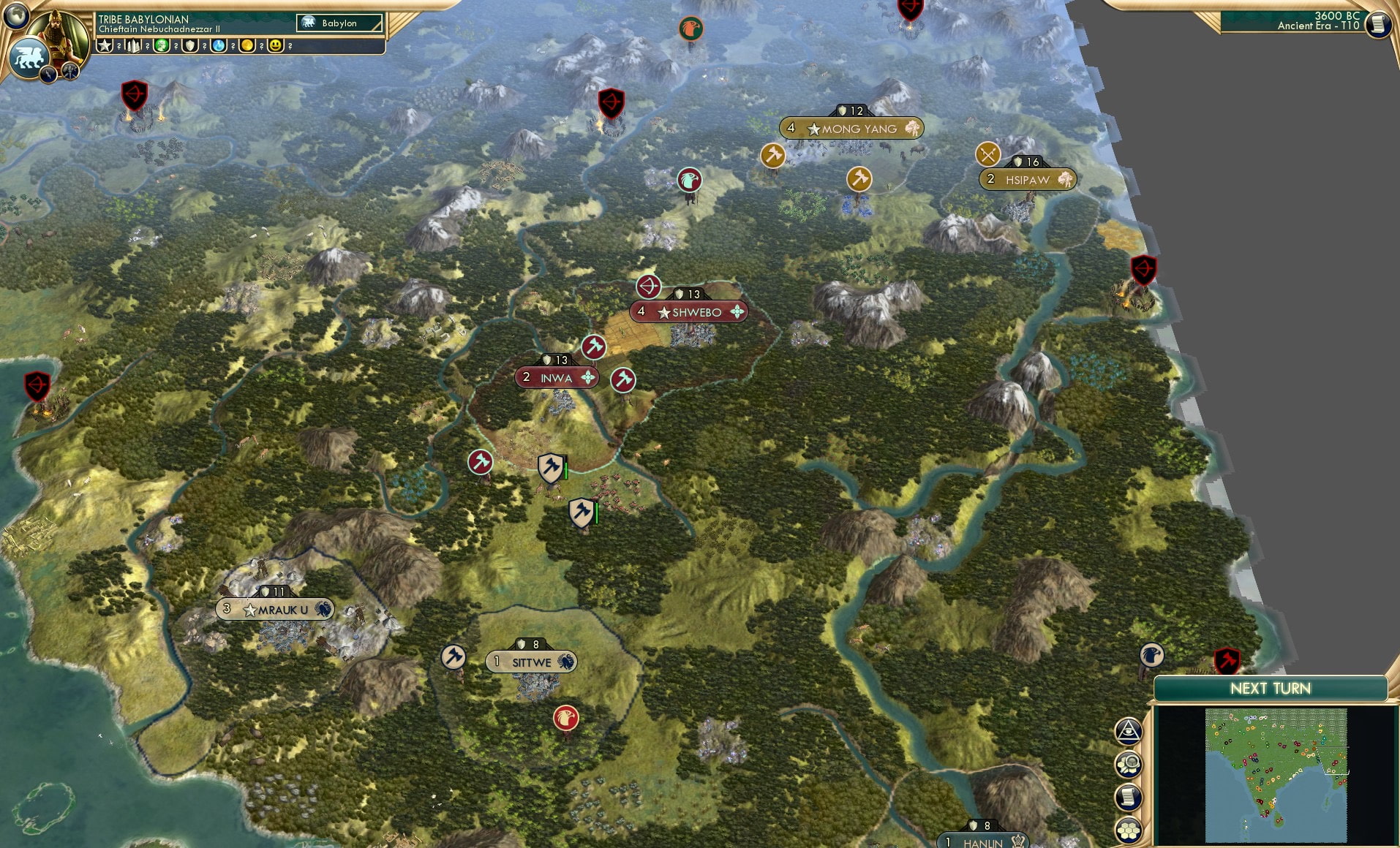Select the Sittwe city name label
Viewport: 1400px width, 848px height.
point(532,661)
